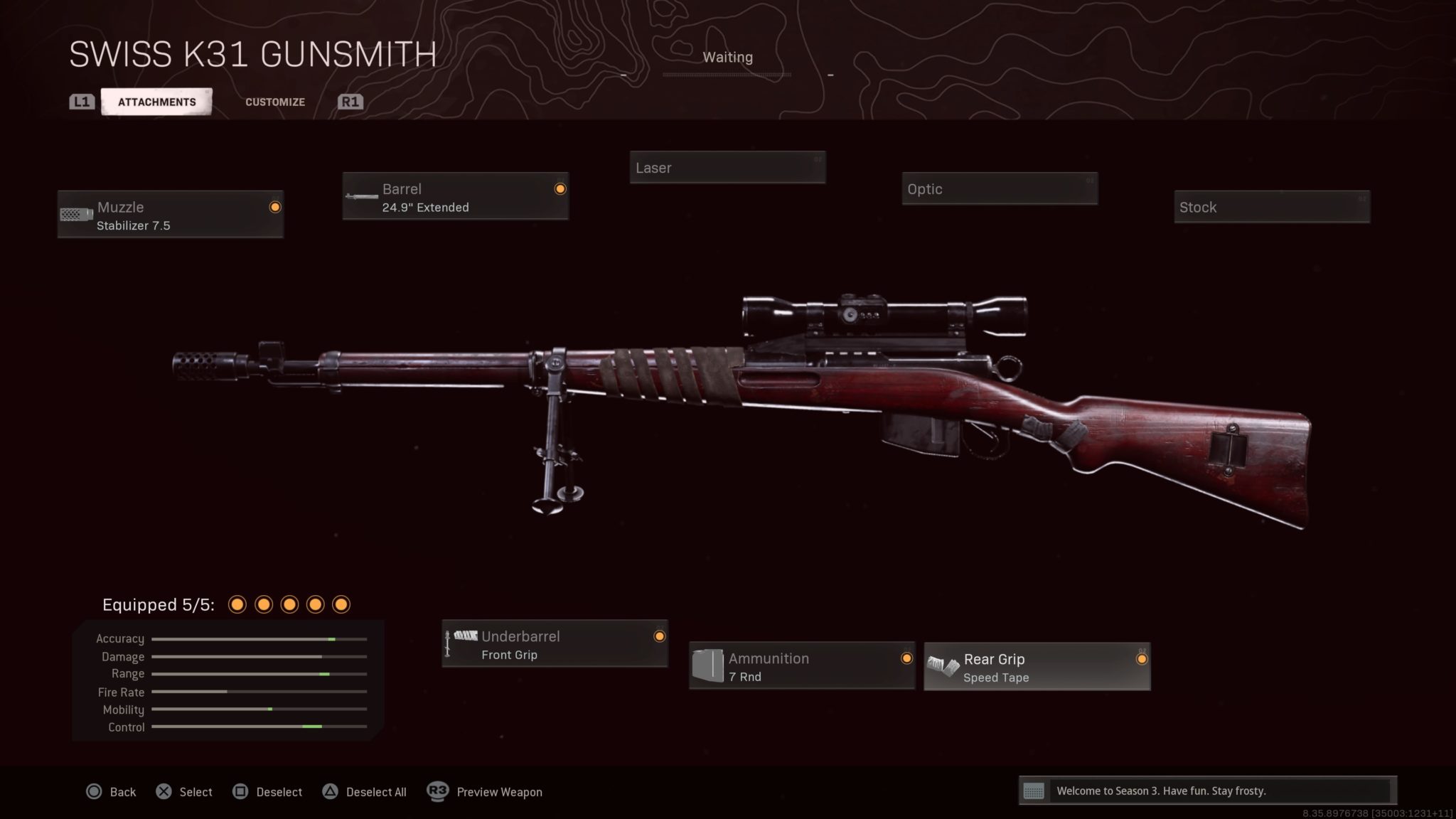Click the R1 shoulder button icon
The width and height of the screenshot is (1456, 819).
coord(350,101)
